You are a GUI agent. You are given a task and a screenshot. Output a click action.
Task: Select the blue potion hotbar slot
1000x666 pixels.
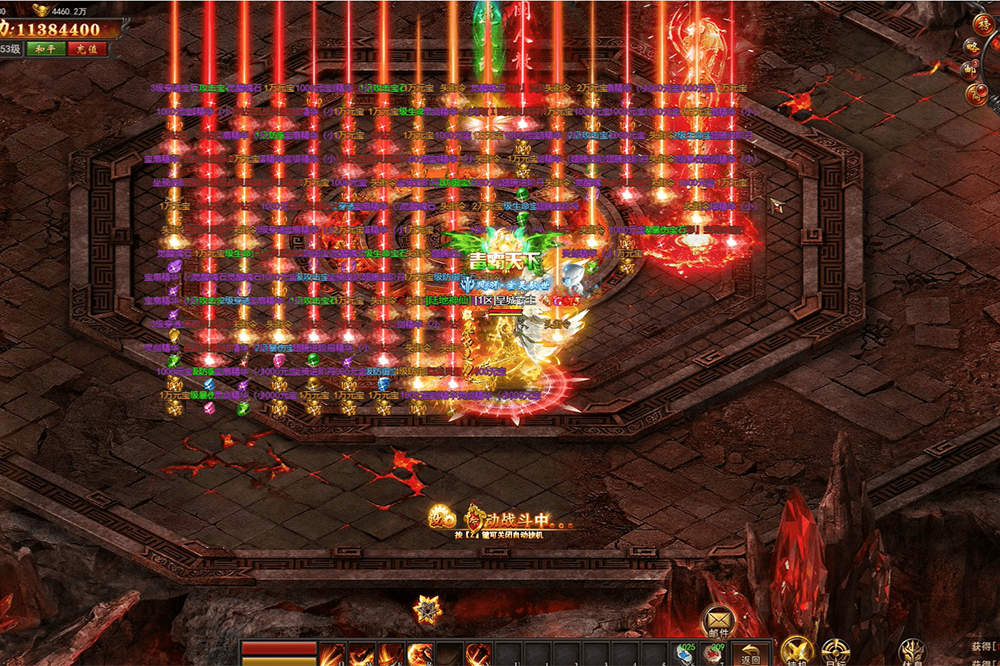pyautogui.click(x=687, y=654)
